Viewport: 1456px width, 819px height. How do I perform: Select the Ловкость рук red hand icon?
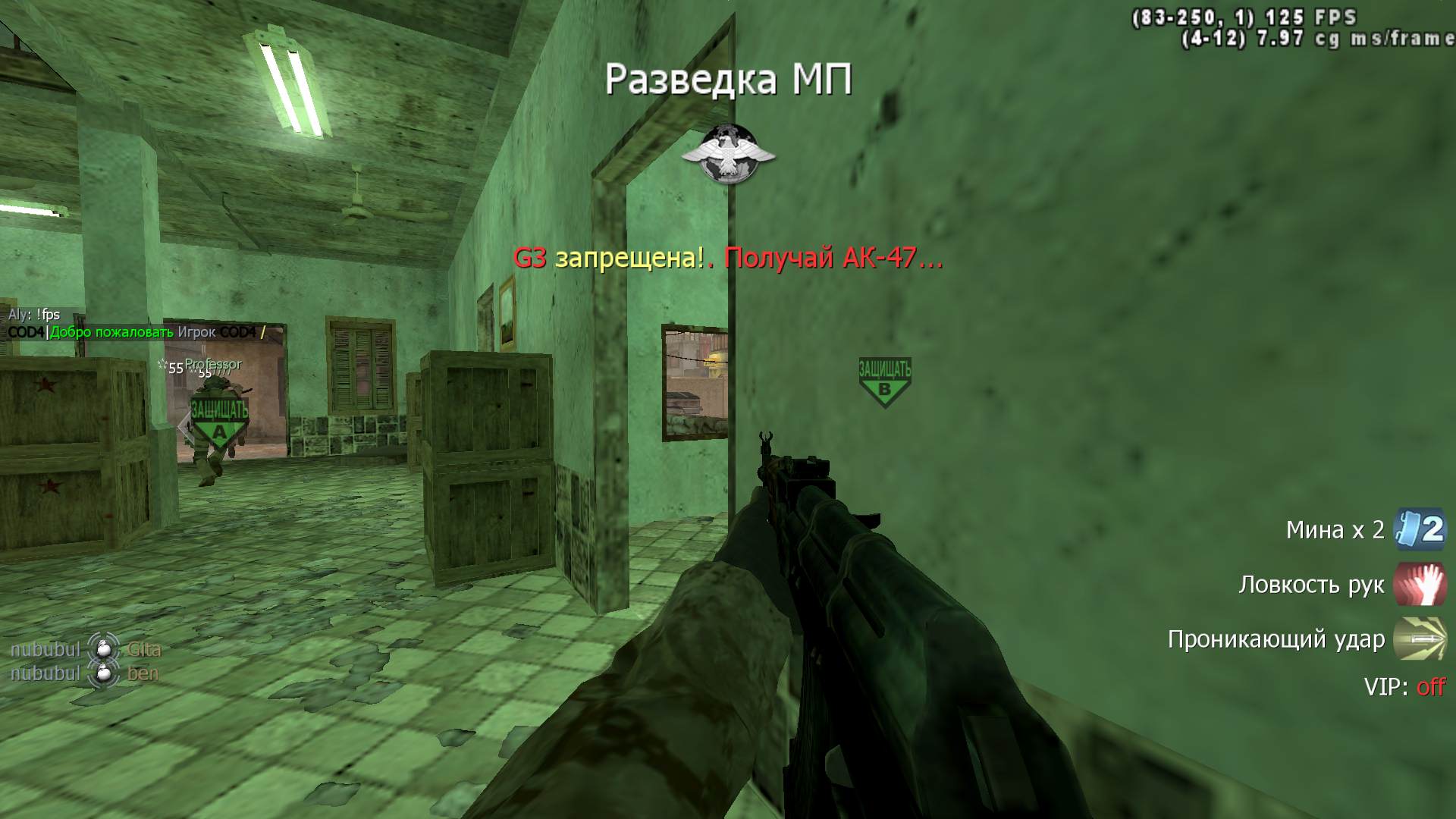click(1420, 584)
